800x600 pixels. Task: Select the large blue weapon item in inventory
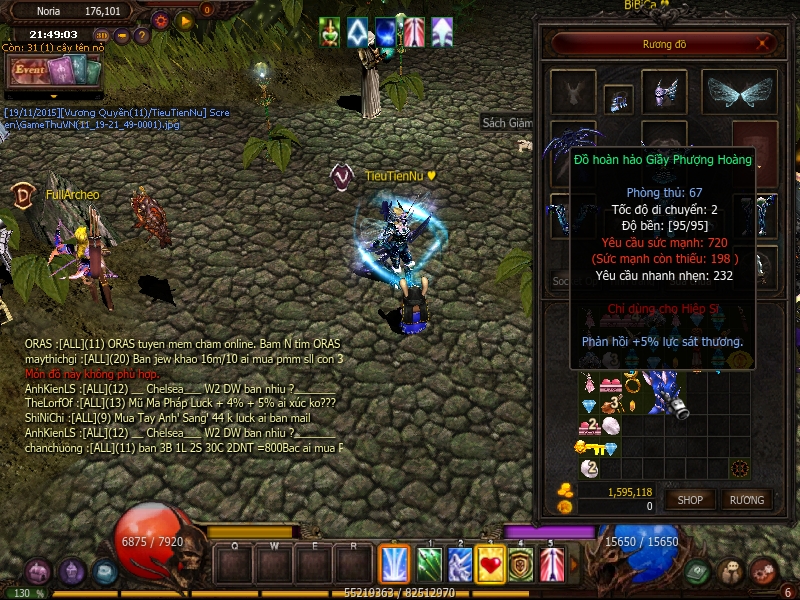[664, 391]
